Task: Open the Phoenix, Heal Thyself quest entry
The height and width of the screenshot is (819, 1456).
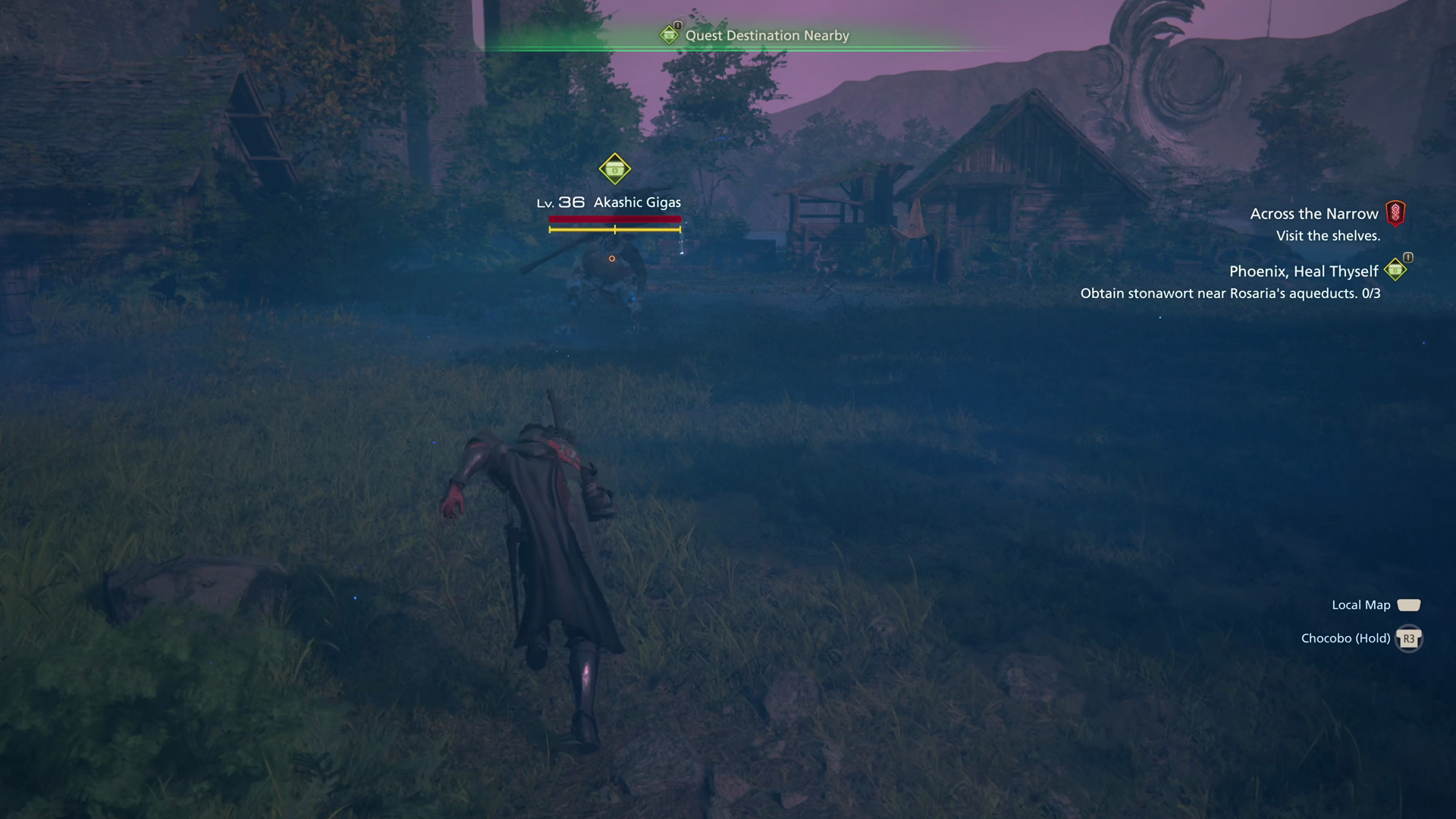Action: (1303, 271)
